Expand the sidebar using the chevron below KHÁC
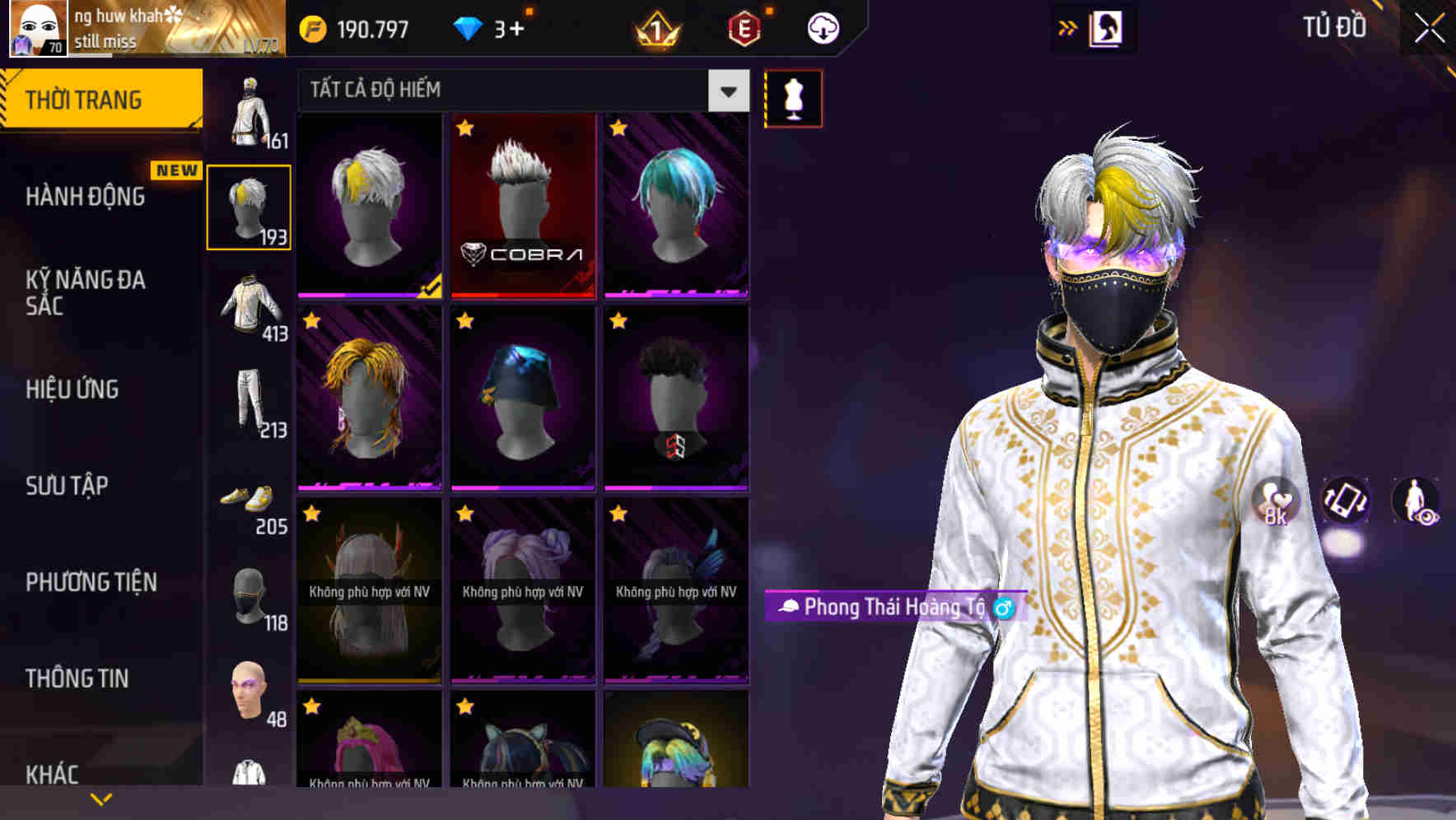Image resolution: width=1456 pixels, height=820 pixels. tap(101, 797)
